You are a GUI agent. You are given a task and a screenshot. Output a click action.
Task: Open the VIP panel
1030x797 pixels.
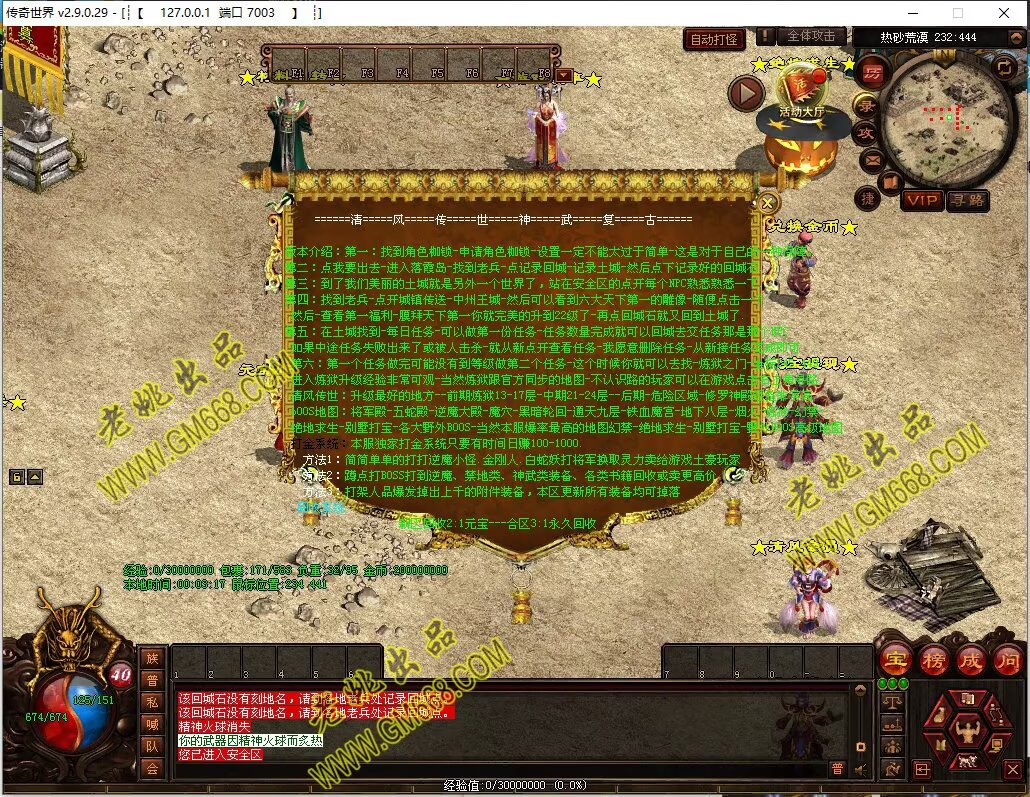pyautogui.click(x=921, y=200)
